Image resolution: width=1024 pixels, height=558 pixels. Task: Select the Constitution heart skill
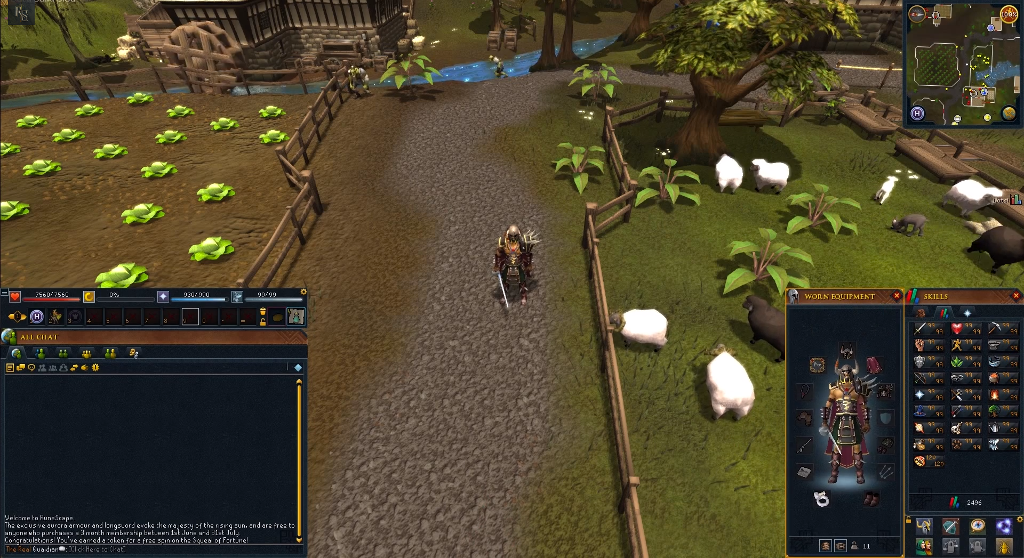tap(956, 328)
